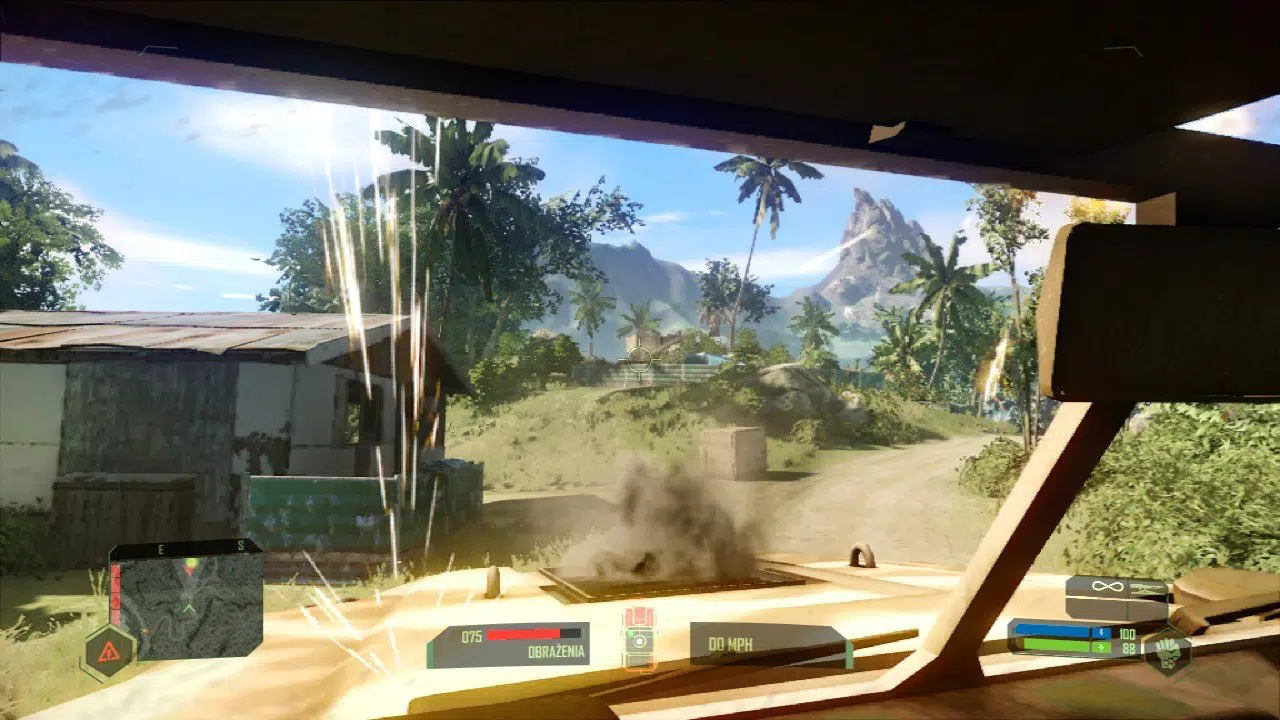Click the yellow objective marker on the minimap
This screenshot has width=1280, height=720.
coord(190,562)
